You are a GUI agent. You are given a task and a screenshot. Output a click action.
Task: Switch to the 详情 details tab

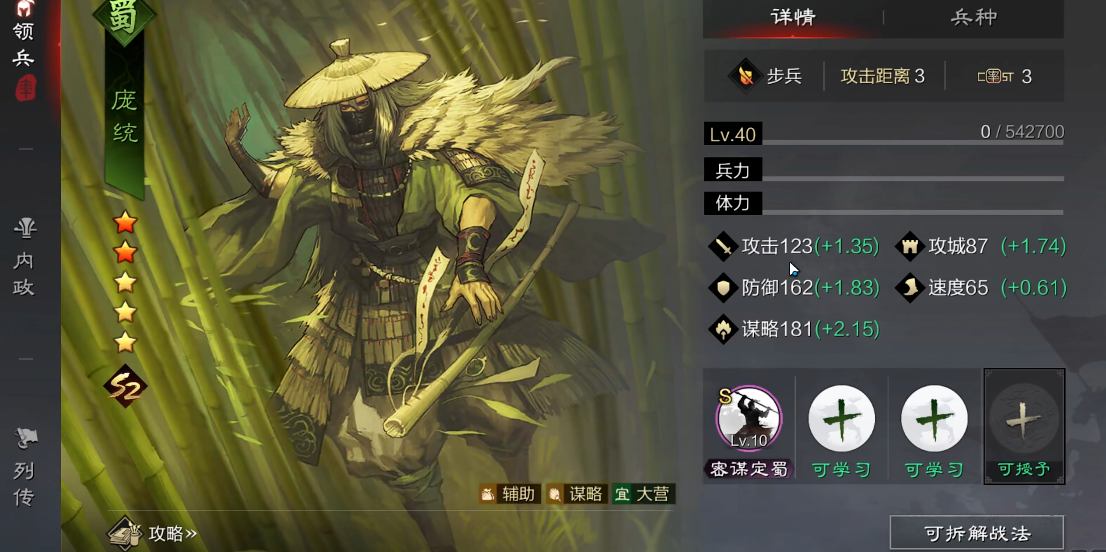[794, 17]
